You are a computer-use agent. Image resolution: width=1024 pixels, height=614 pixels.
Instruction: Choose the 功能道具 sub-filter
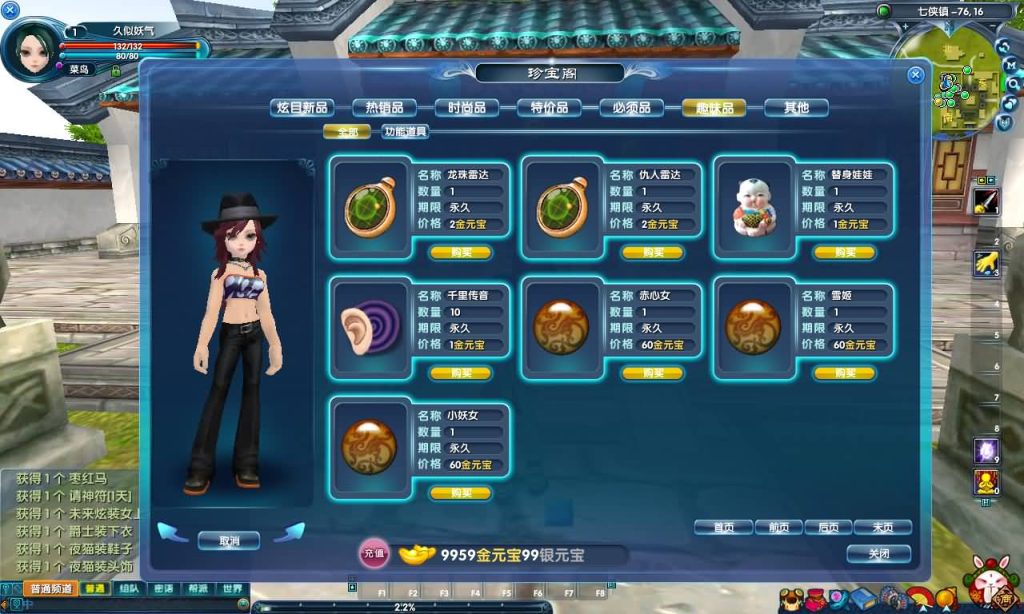tap(405, 131)
